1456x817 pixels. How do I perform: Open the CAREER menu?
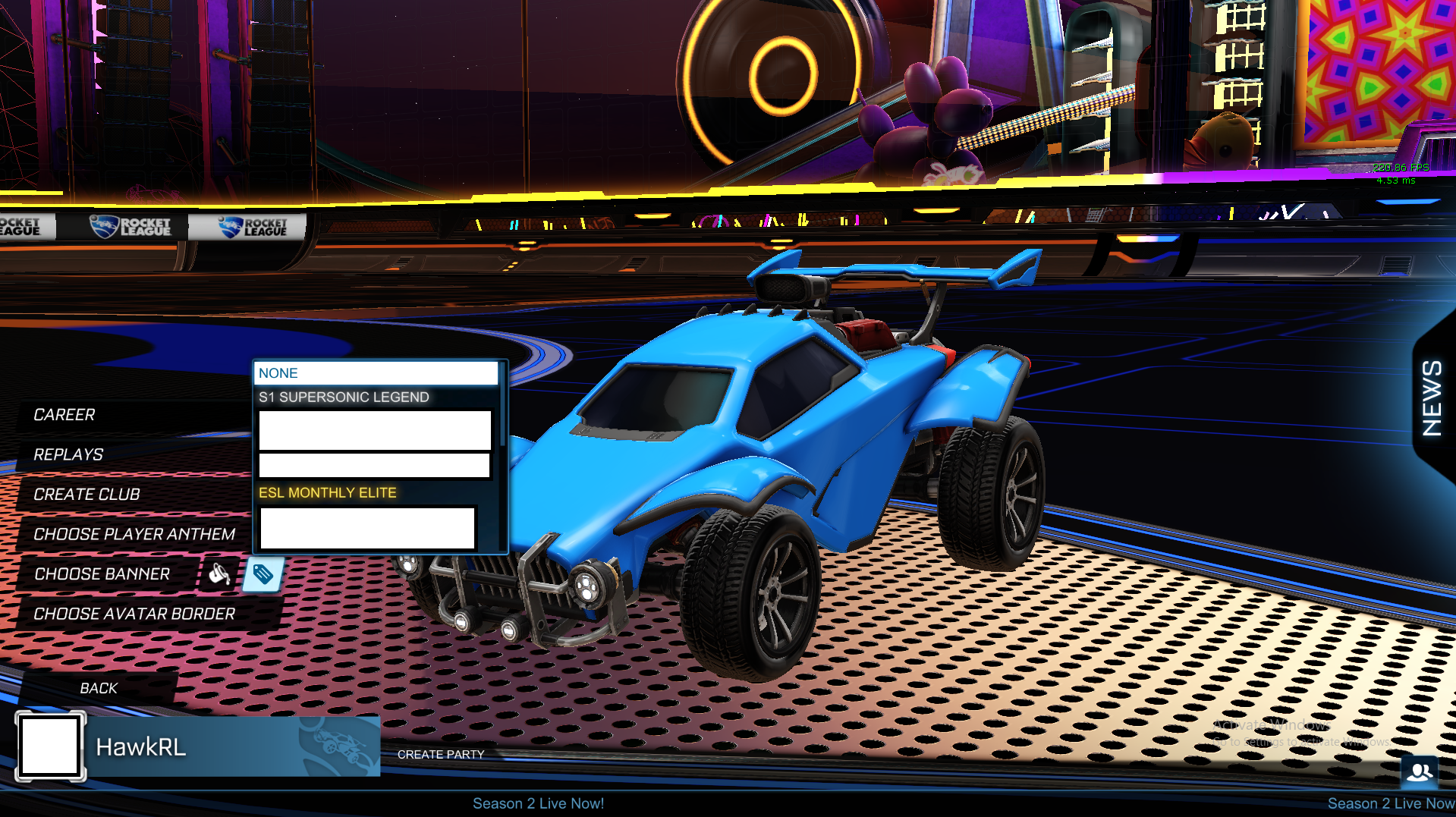(x=64, y=414)
